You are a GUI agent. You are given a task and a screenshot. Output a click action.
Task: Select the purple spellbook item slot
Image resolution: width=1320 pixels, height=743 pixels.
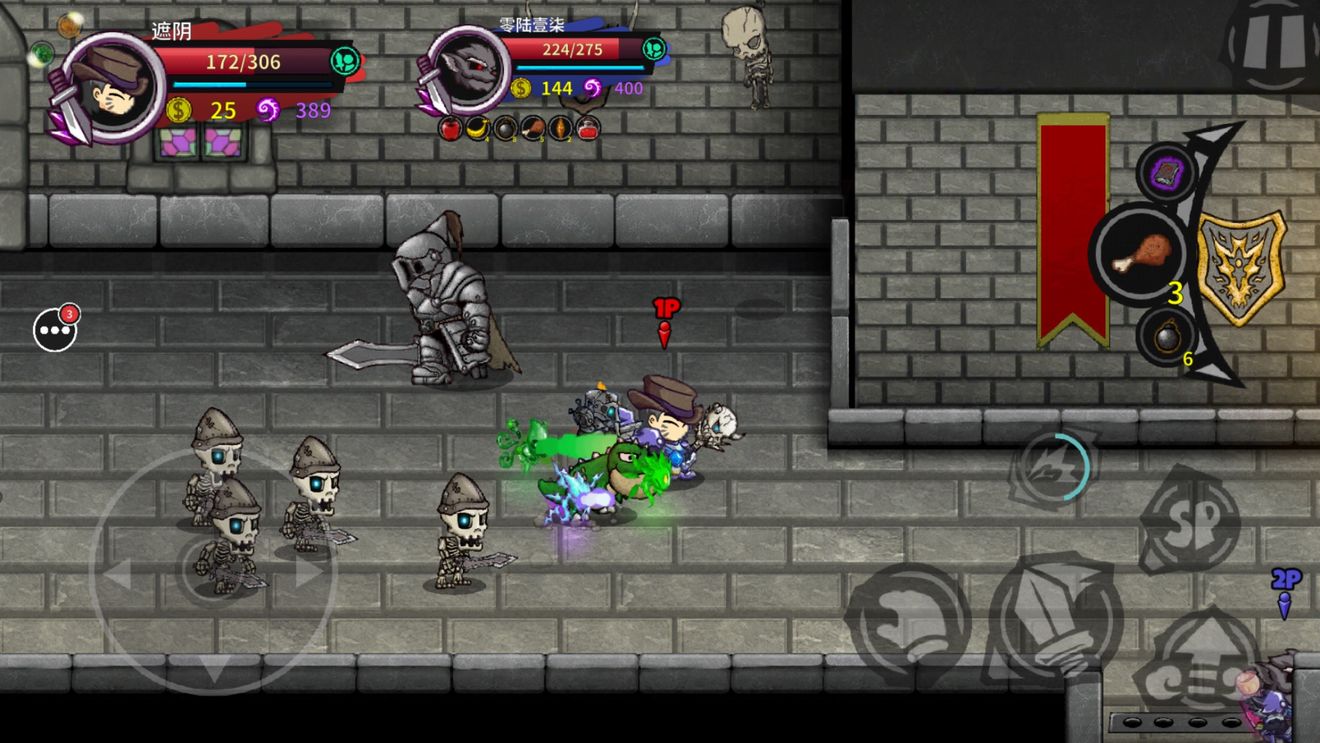[x=1164, y=174]
